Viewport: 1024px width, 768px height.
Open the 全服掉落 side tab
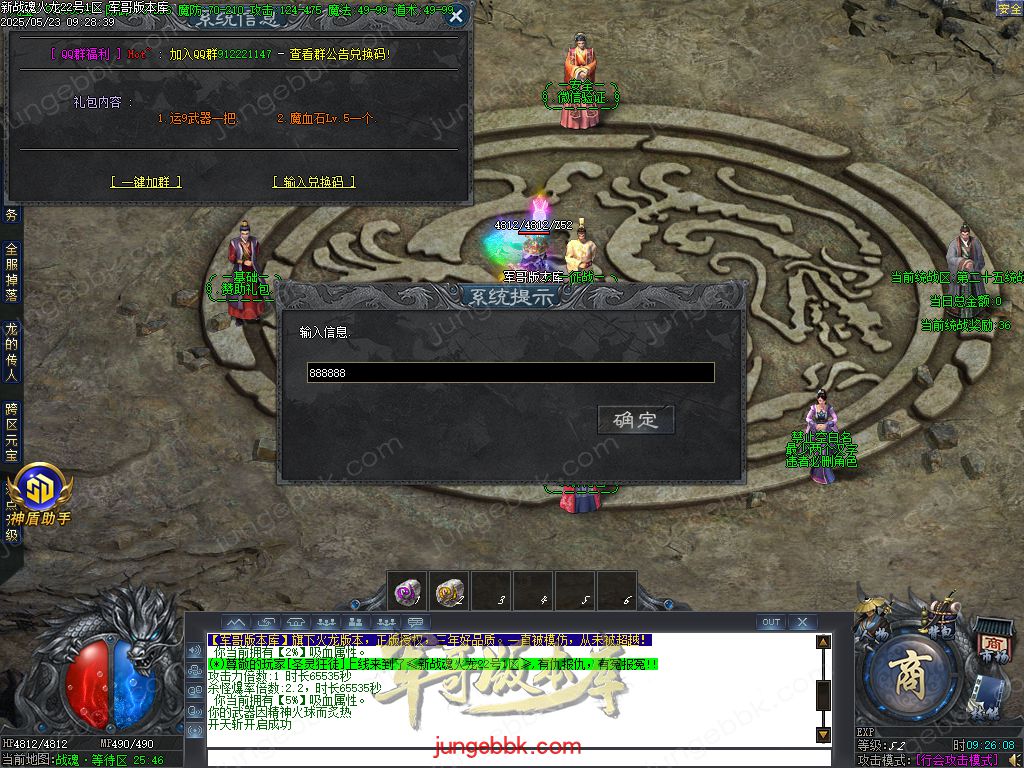click(11, 272)
